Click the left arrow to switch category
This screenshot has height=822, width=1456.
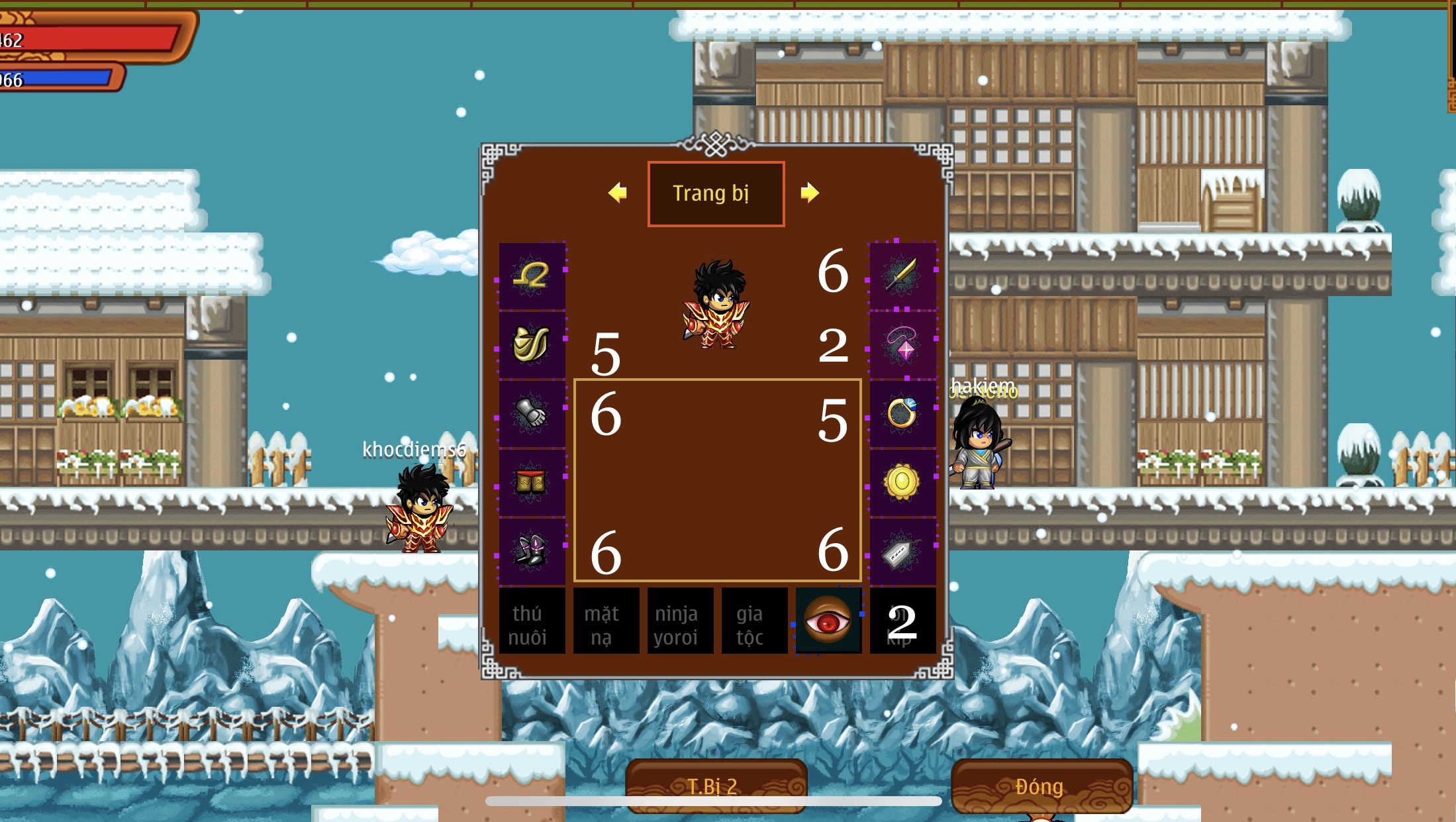[x=617, y=193]
